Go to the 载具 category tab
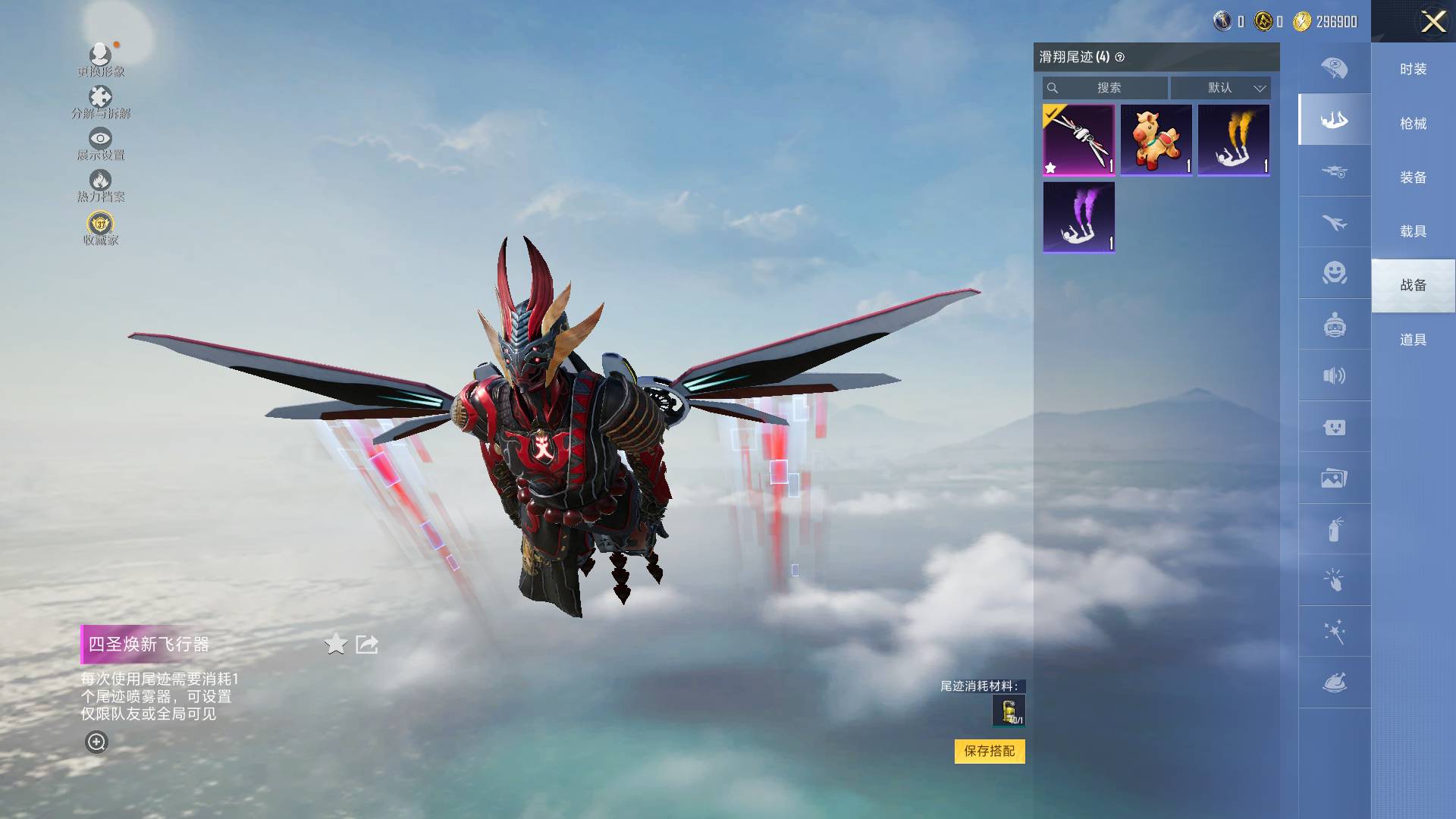This screenshot has height=819, width=1456. point(1413,231)
